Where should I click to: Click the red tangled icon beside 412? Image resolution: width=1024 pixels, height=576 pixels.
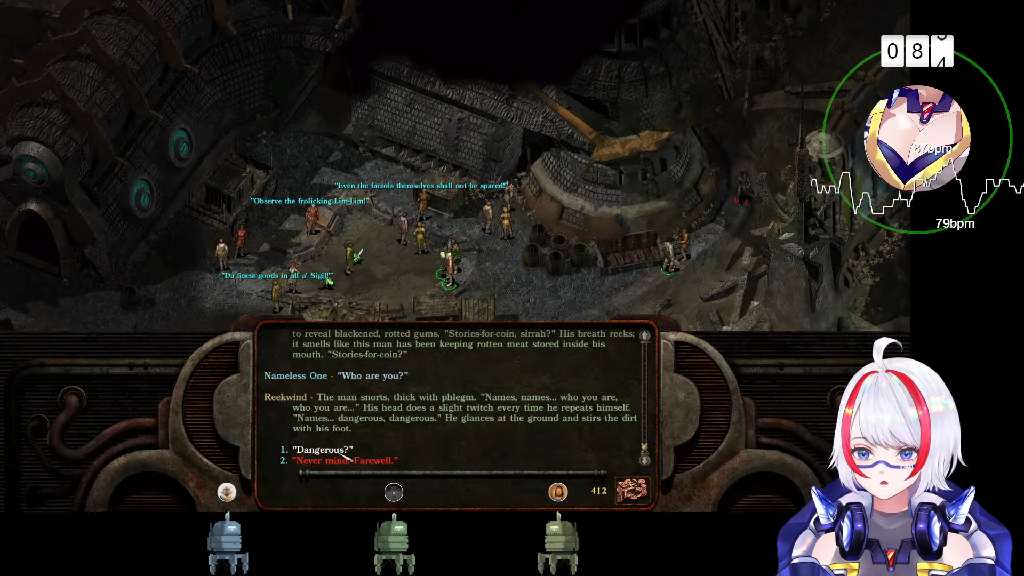631,490
